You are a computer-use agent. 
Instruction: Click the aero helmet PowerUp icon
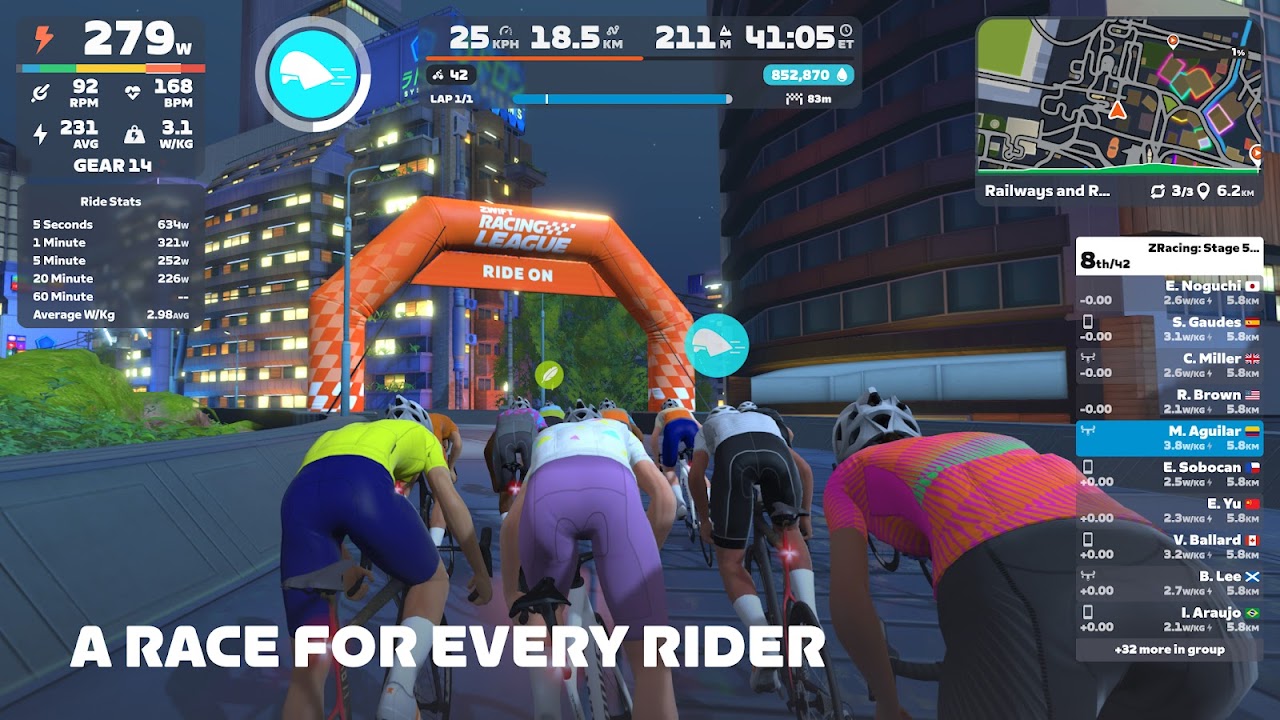[313, 68]
